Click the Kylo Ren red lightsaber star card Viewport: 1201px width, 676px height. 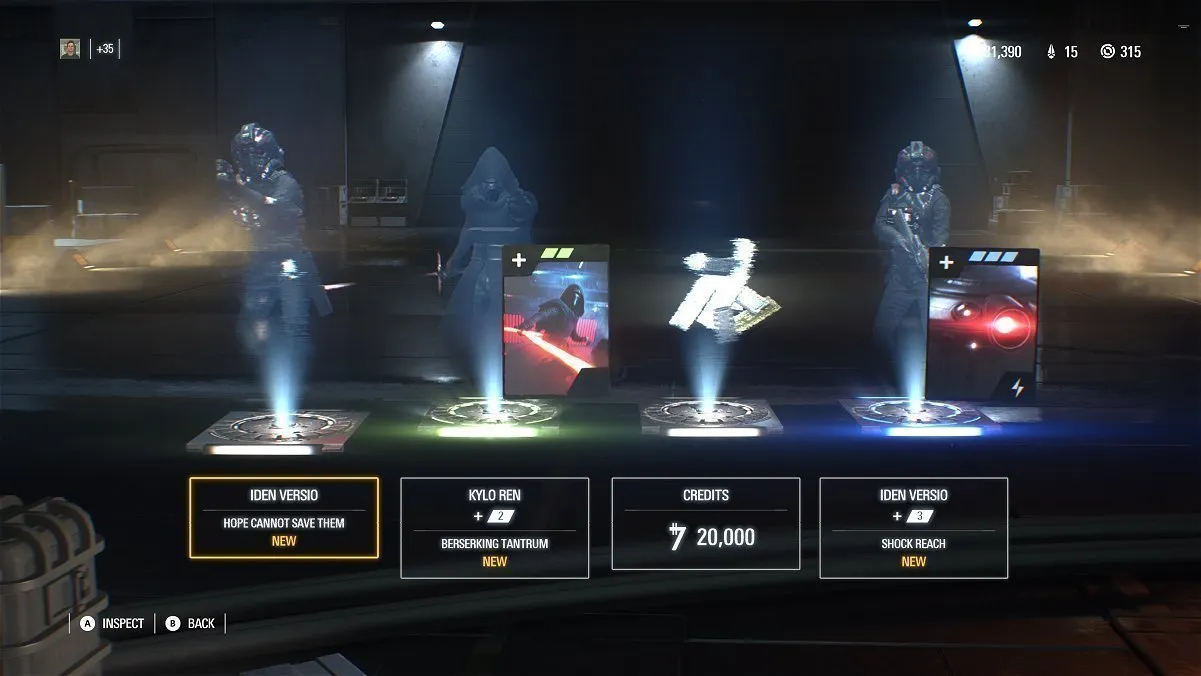click(x=556, y=322)
